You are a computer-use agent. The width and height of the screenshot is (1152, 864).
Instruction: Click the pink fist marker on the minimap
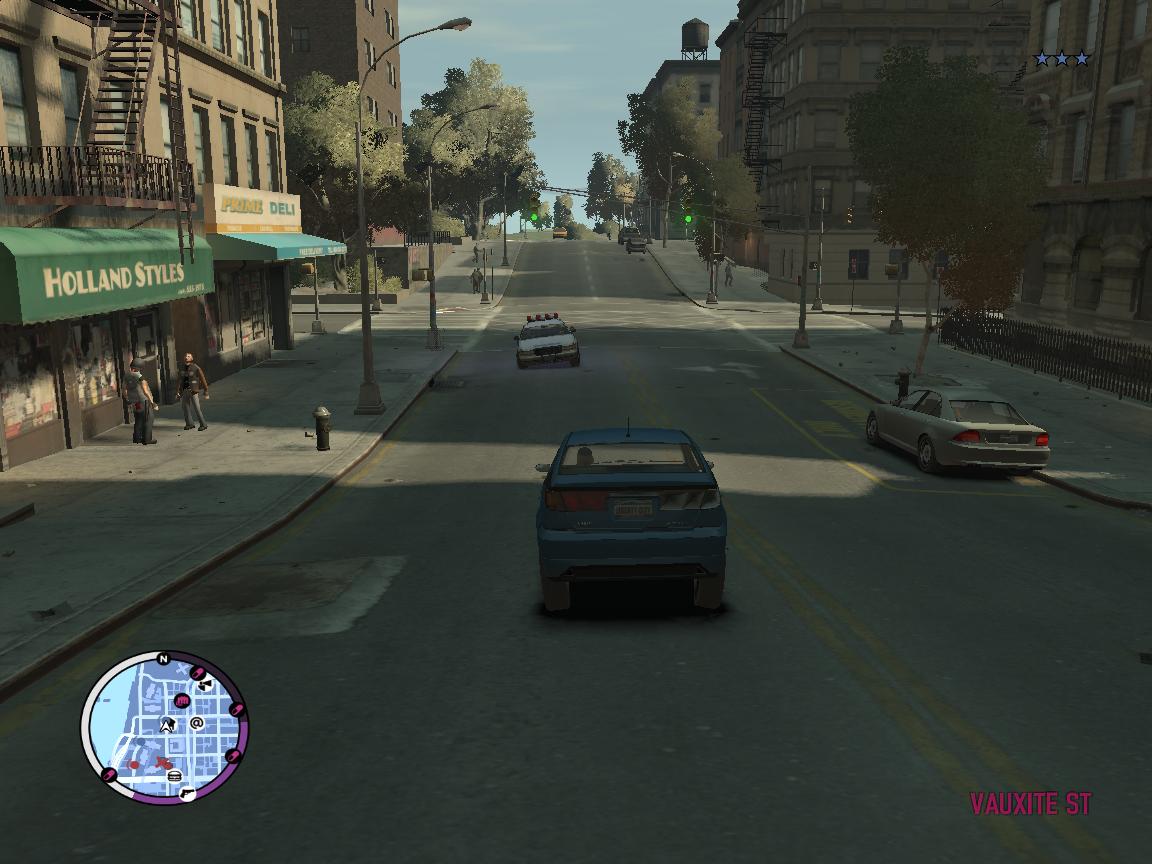click(x=182, y=701)
